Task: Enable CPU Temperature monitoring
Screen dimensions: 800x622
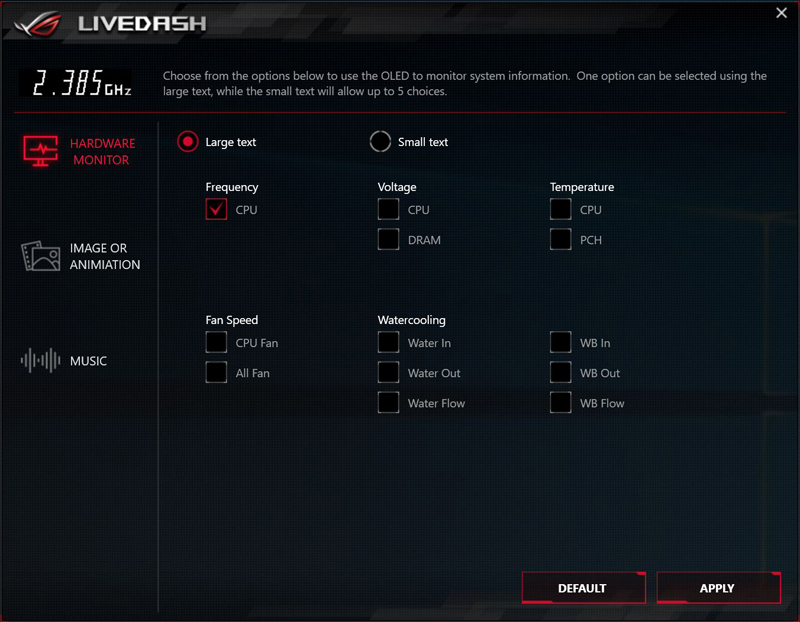Action: tap(560, 210)
